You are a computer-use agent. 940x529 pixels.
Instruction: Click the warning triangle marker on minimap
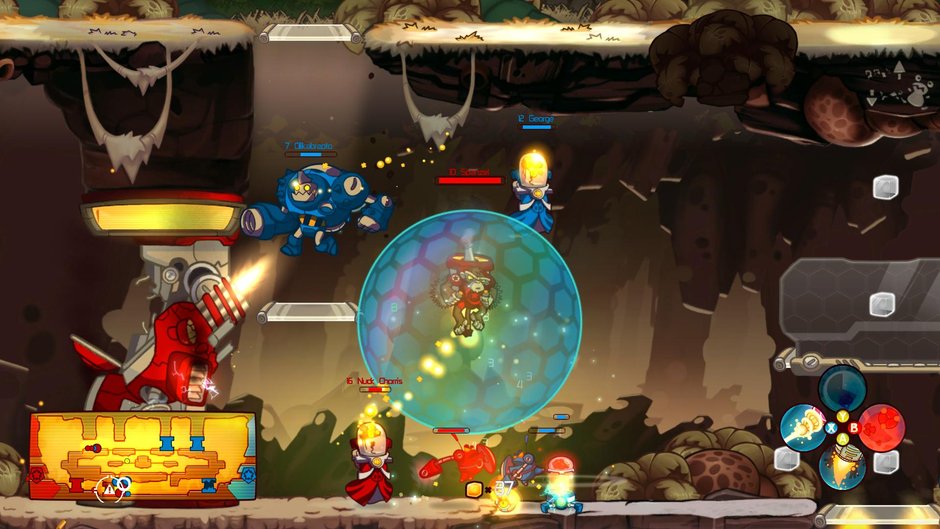(x=108, y=489)
